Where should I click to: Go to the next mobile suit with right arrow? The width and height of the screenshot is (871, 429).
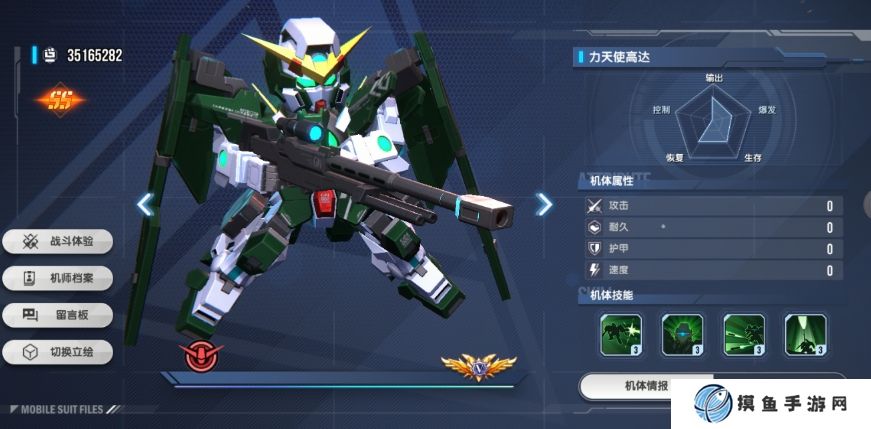pos(543,204)
